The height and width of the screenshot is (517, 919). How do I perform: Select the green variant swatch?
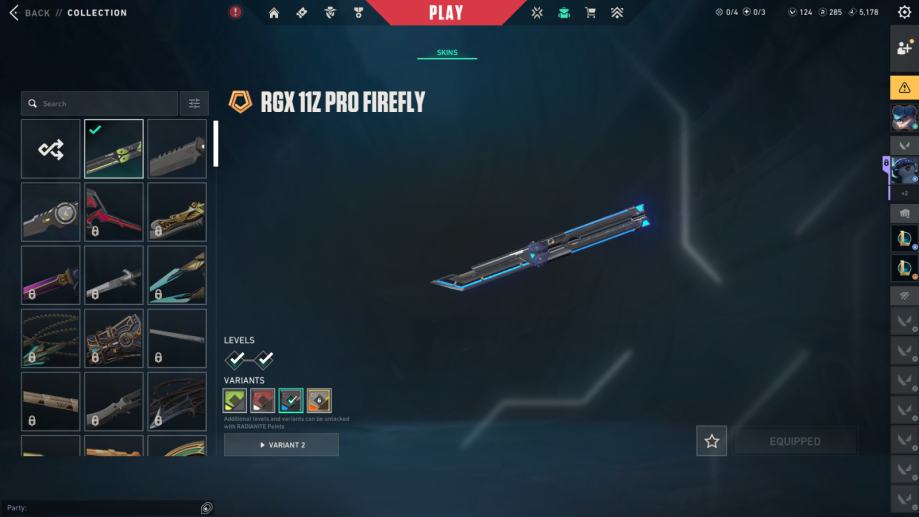(235, 401)
